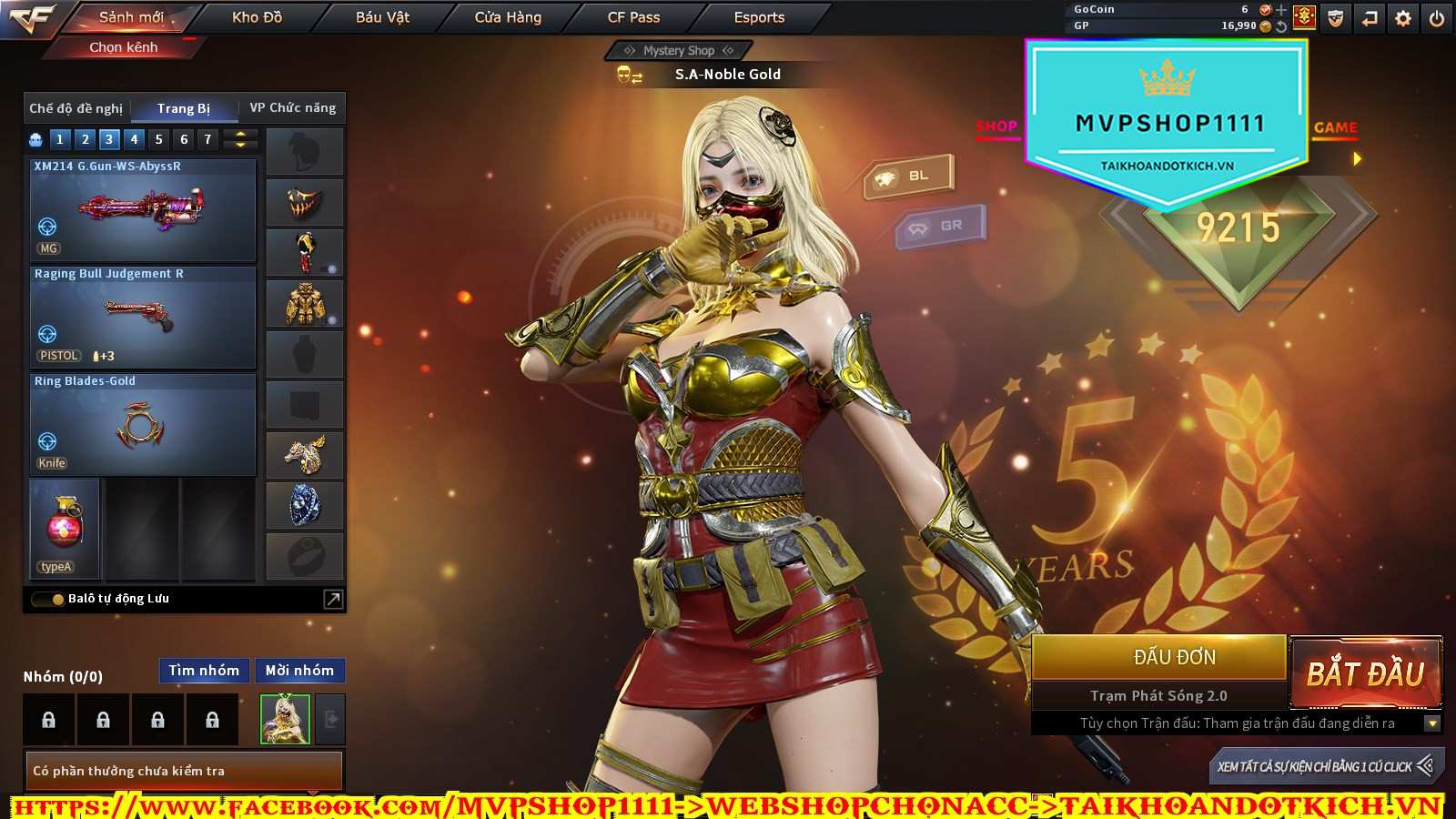Toggle Balô tự động Lưu option
Screen dimensions: 1456x819
coord(46,599)
